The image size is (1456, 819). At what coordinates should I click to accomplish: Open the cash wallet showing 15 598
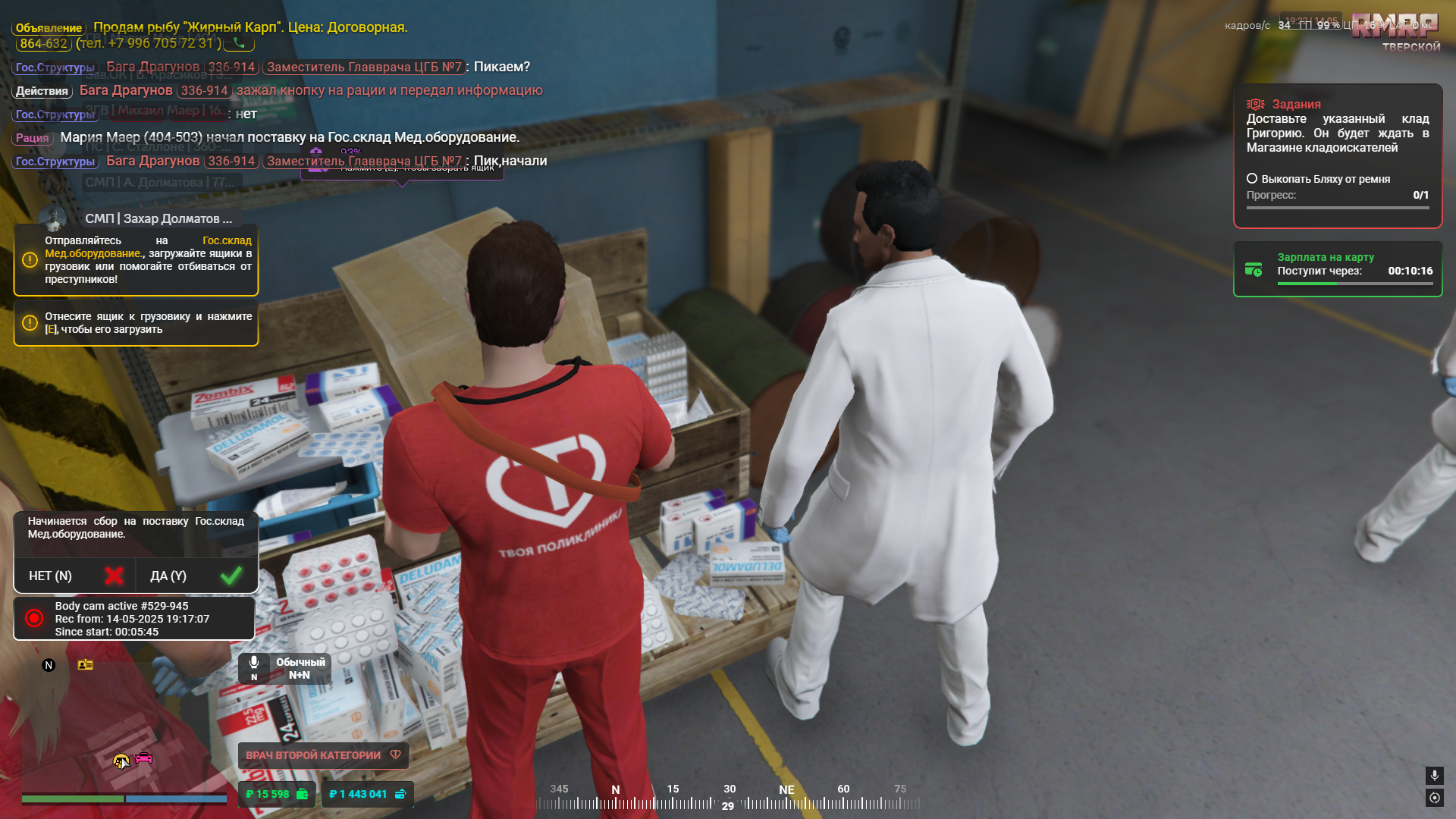click(x=277, y=794)
